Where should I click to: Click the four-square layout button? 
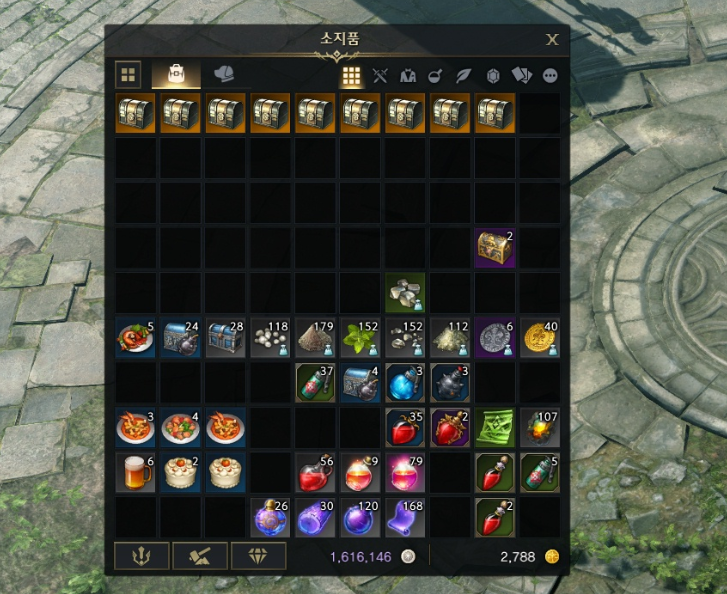pos(128,75)
